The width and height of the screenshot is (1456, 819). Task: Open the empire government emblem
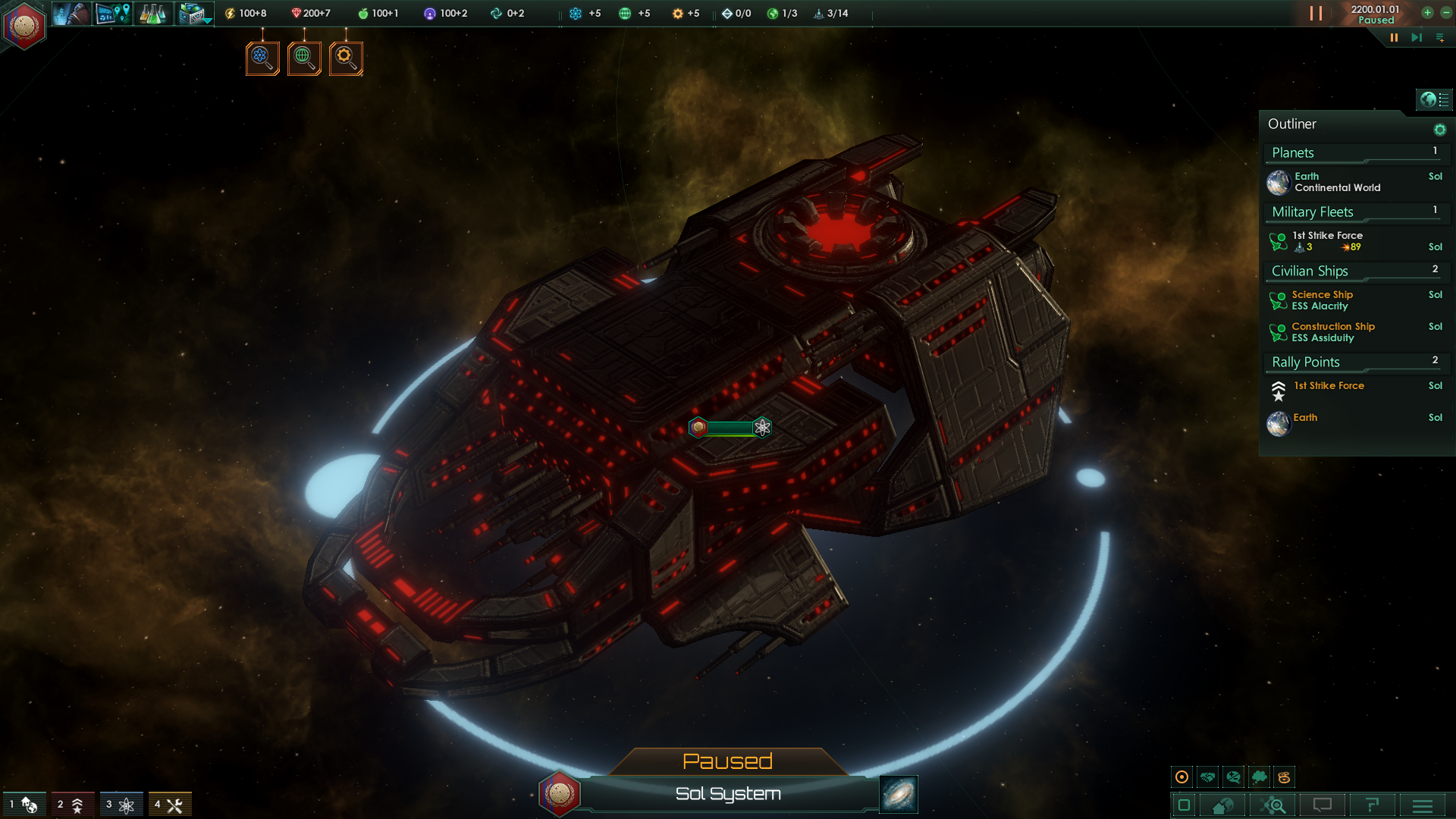coord(24,25)
